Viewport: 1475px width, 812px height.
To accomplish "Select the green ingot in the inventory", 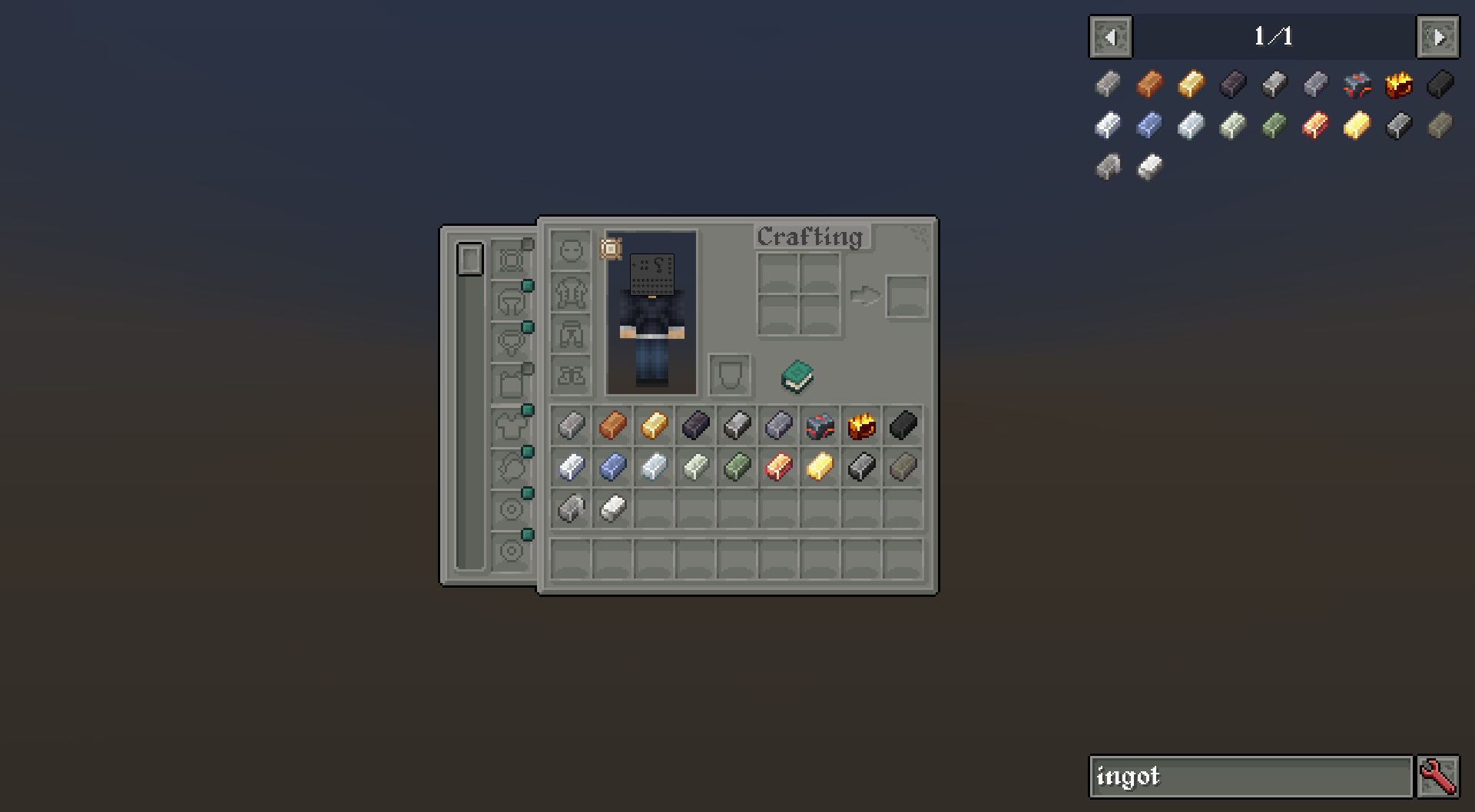I will [x=737, y=466].
